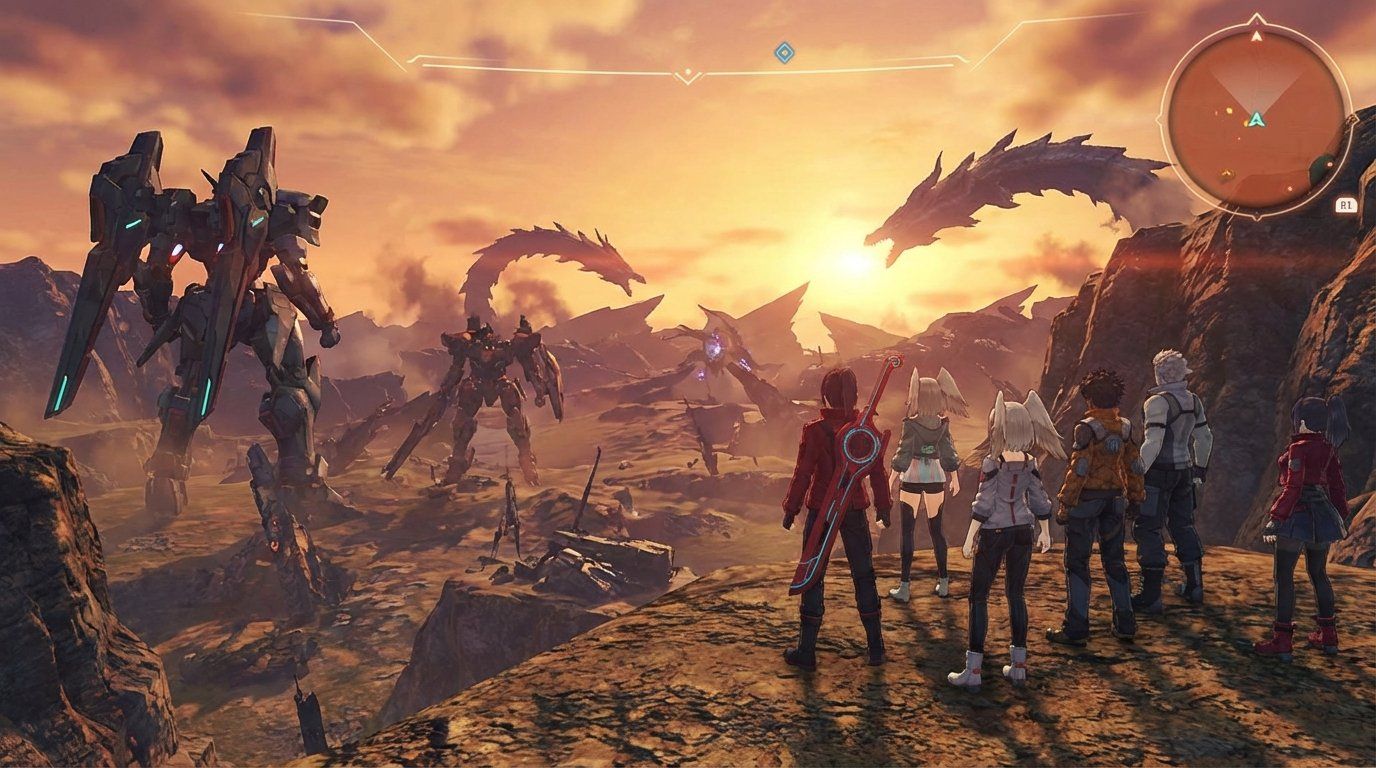Click the orange quest dot on the minimap
Image resolution: width=1376 pixels, height=768 pixels.
pos(1228,110)
